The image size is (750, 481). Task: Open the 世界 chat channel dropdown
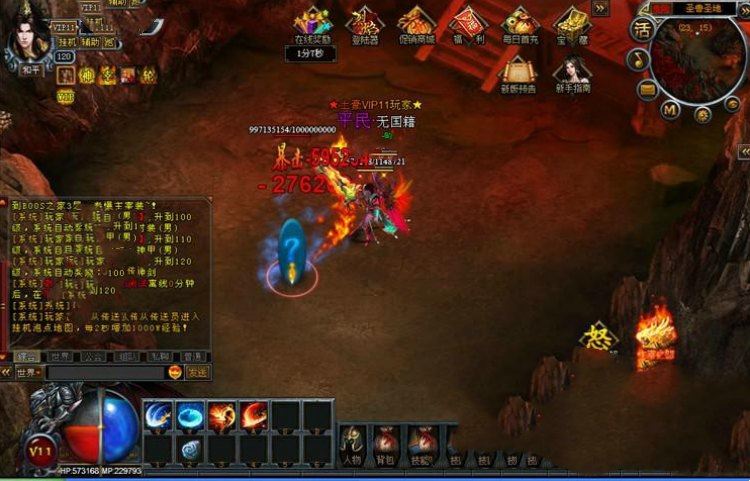pyautogui.click(x=28, y=372)
